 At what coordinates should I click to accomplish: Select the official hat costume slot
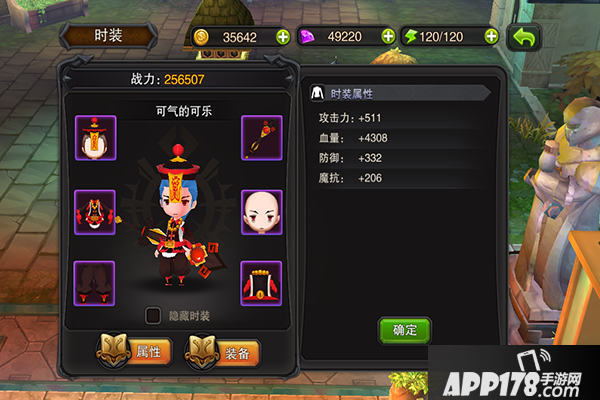[x=96, y=138]
